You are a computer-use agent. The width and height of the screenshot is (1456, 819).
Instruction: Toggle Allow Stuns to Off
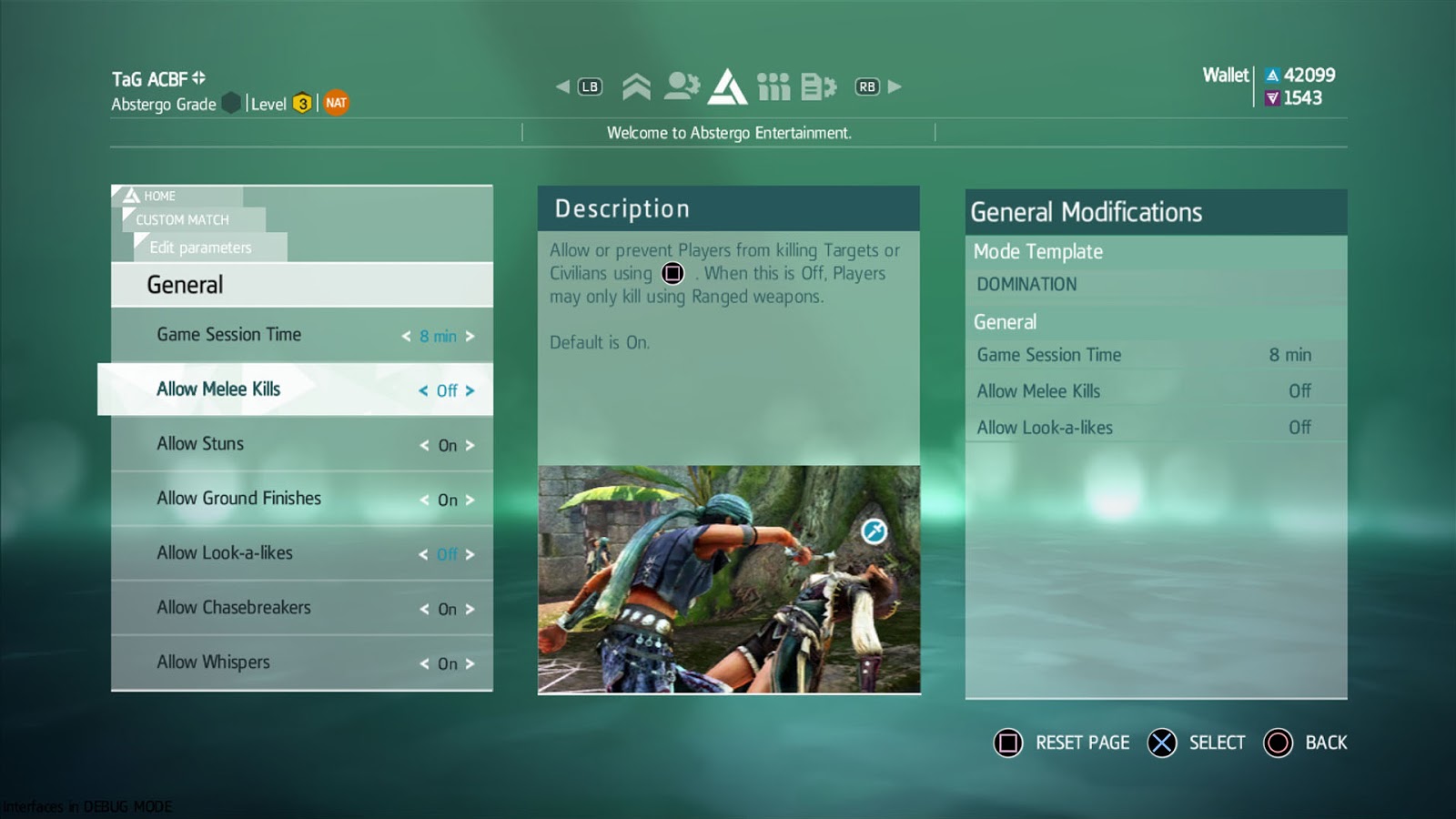click(472, 446)
